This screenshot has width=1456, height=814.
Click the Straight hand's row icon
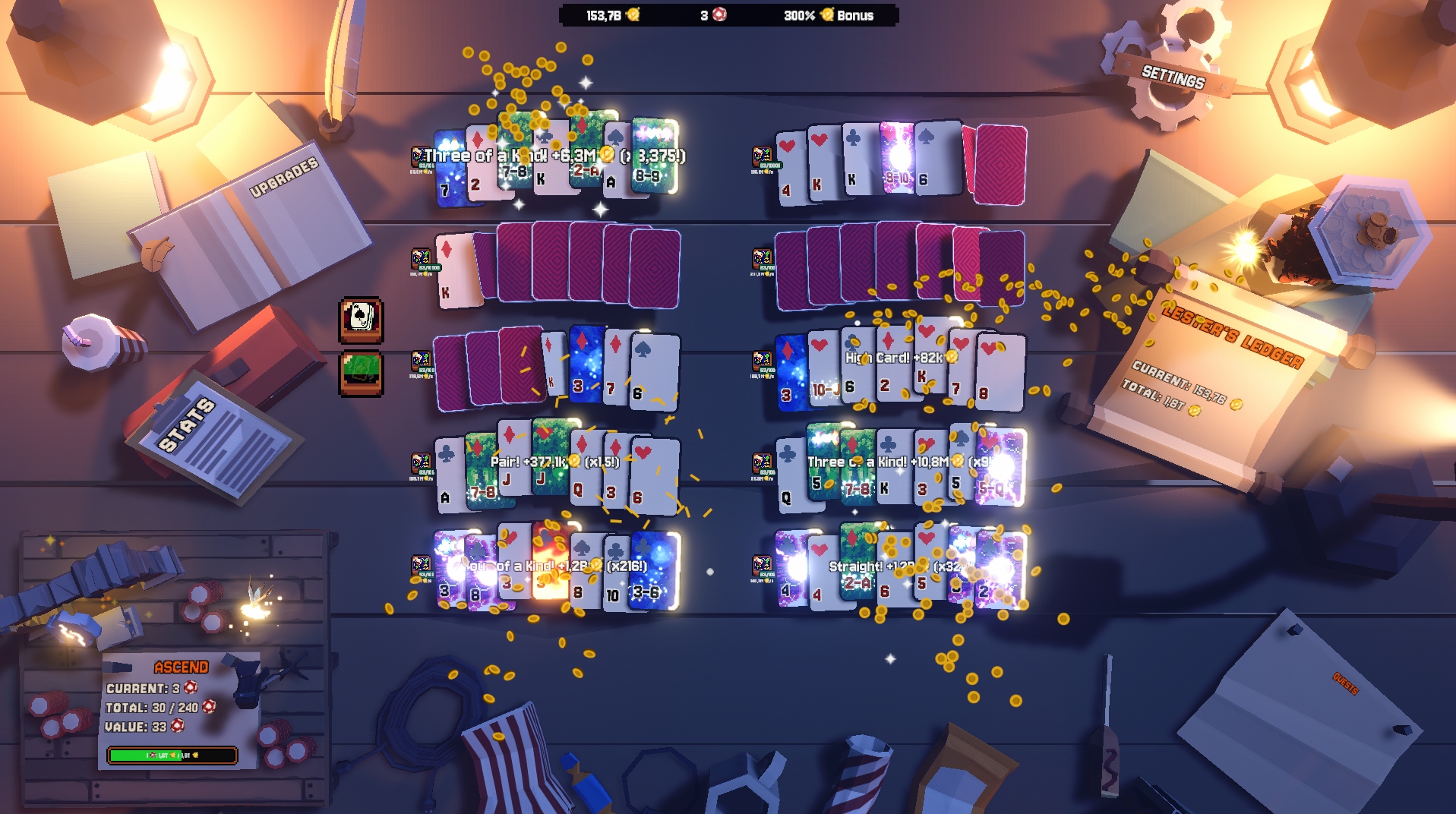(762, 566)
